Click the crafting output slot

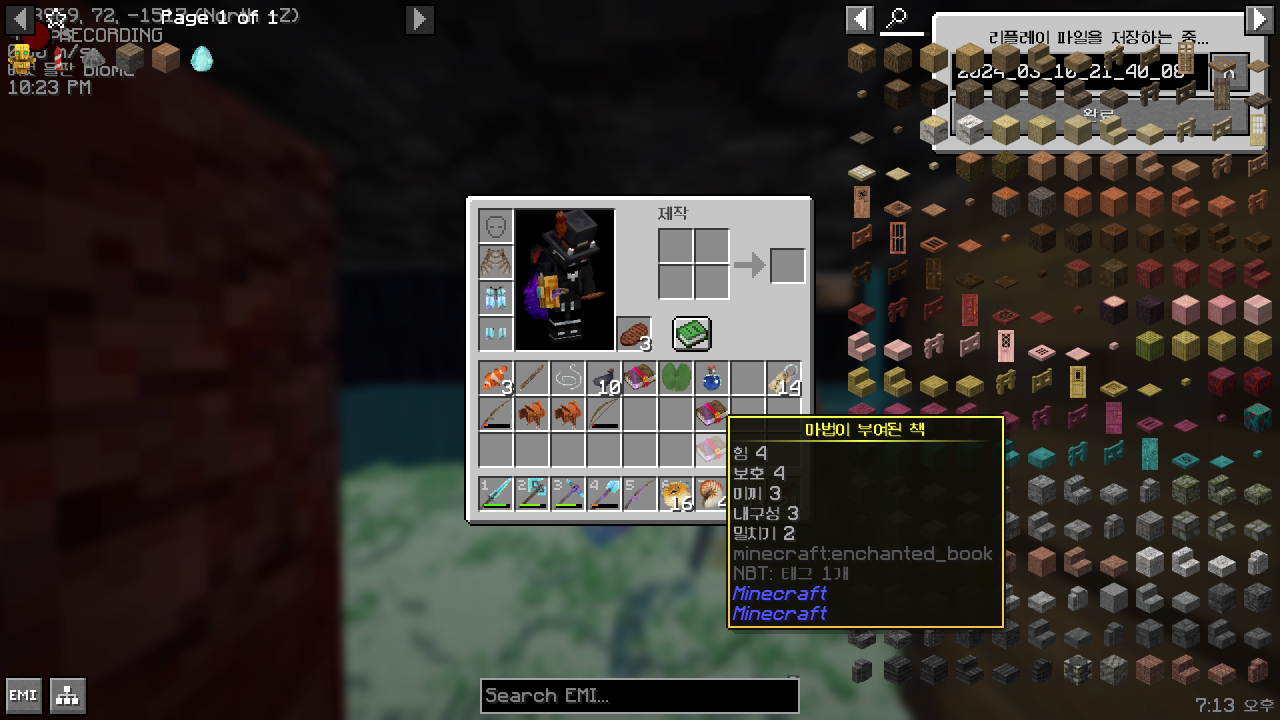click(787, 265)
